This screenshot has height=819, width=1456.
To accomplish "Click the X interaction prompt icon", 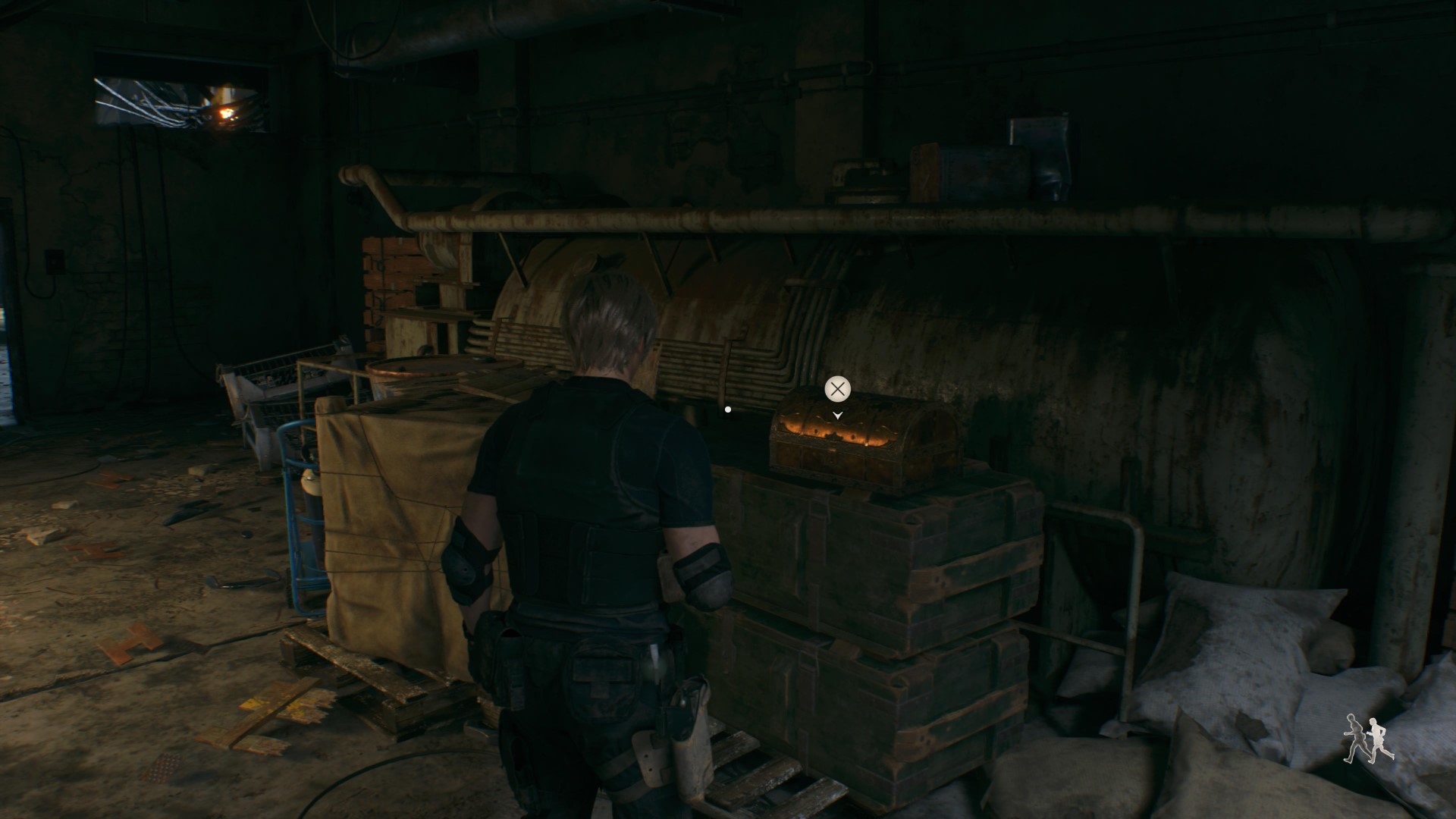I will [836, 390].
